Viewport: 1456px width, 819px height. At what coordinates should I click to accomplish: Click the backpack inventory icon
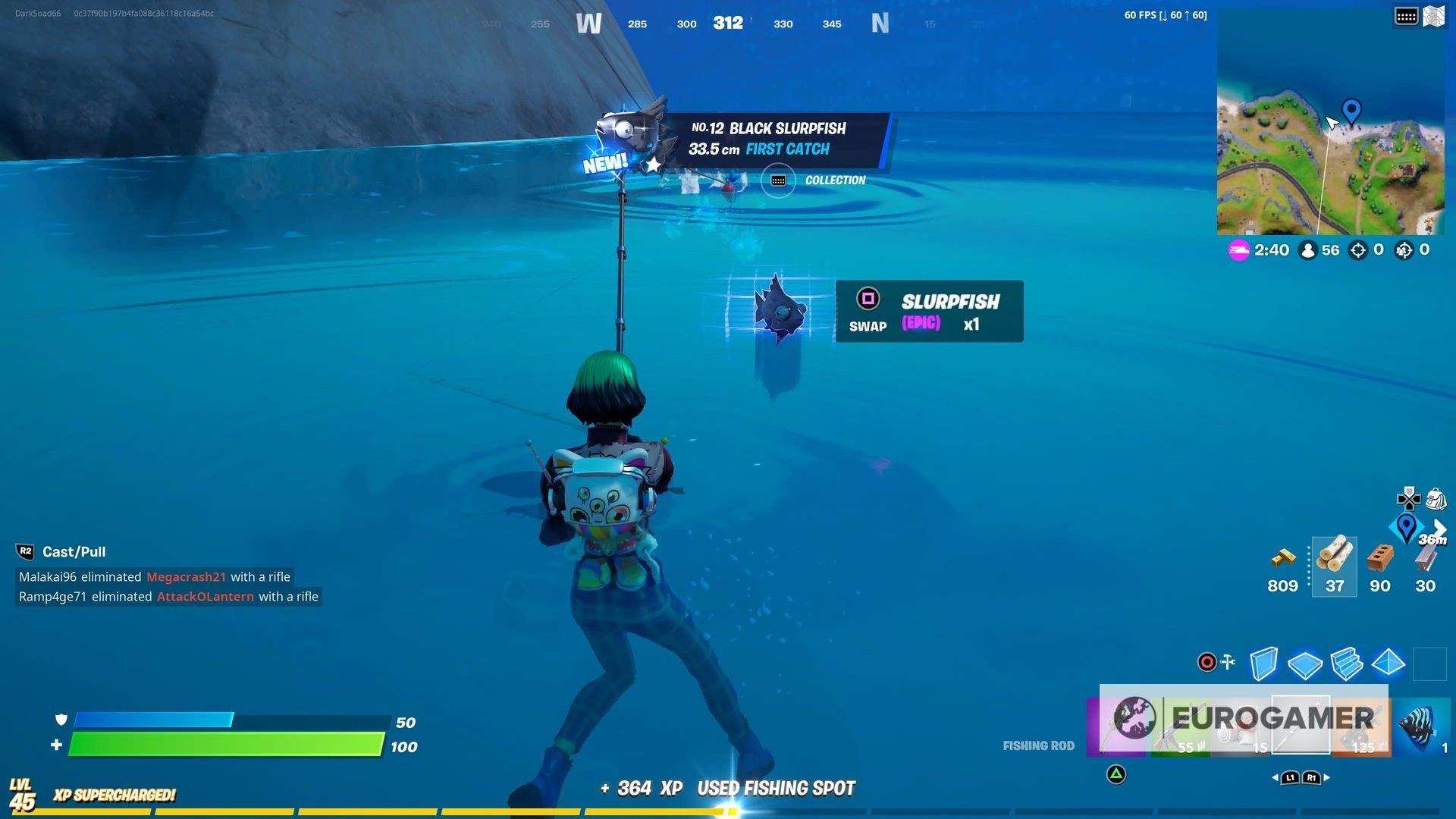click(x=1436, y=499)
